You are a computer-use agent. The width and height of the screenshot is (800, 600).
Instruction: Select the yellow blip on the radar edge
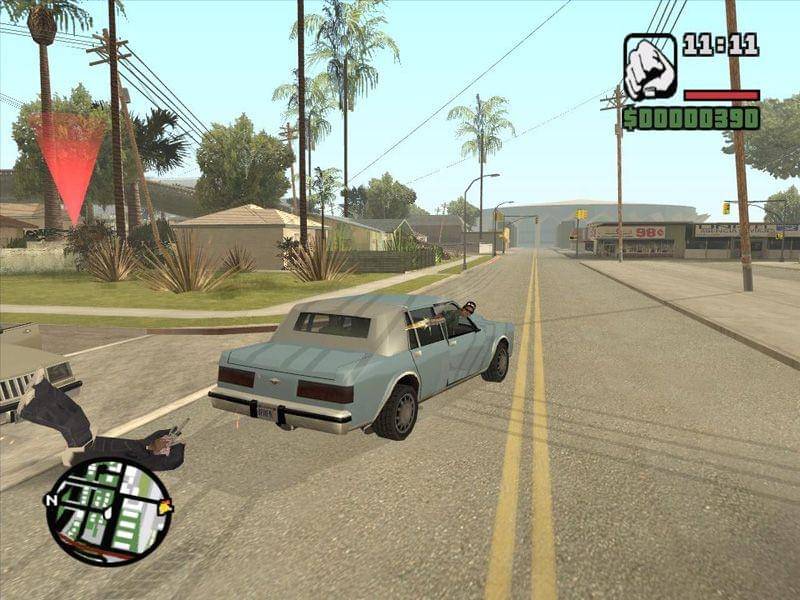tap(165, 507)
